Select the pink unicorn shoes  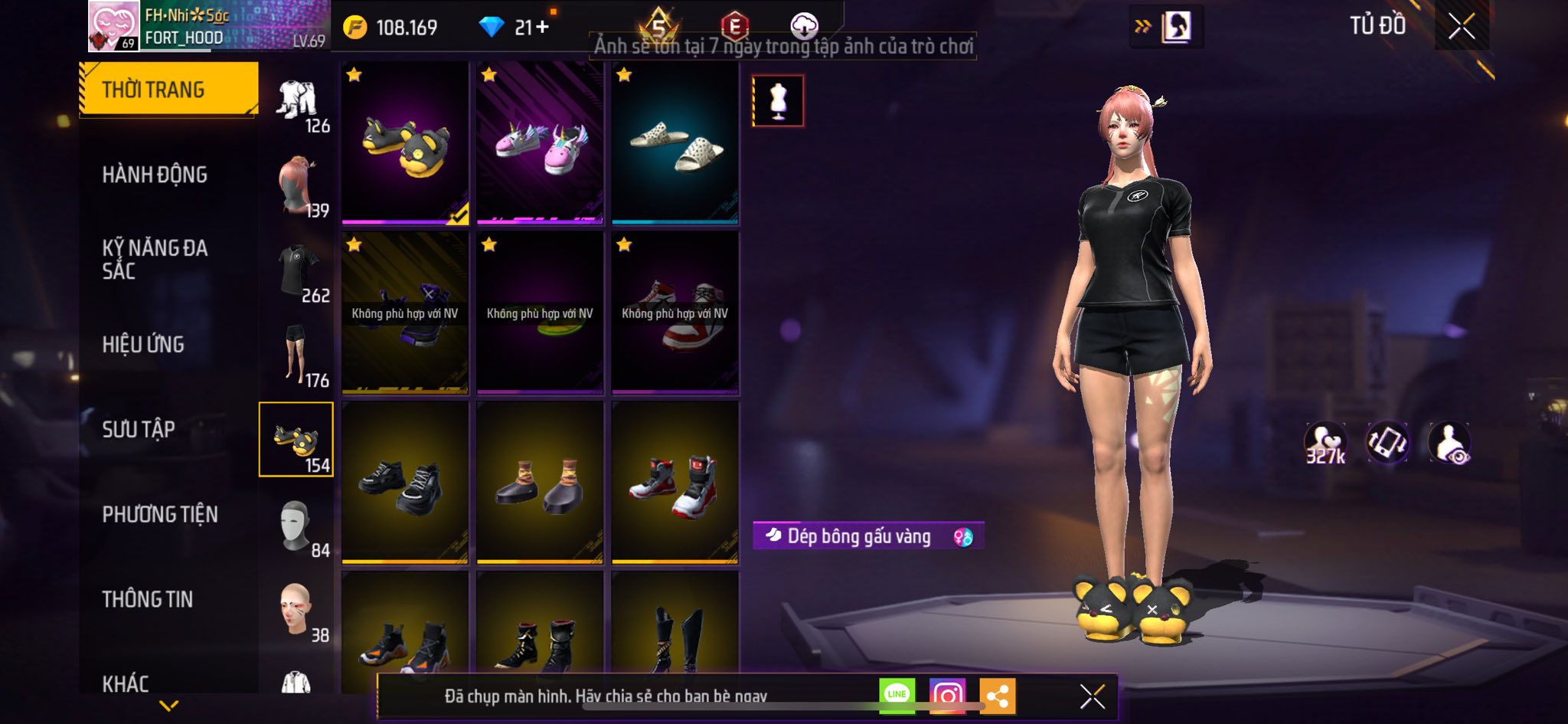[x=540, y=143]
